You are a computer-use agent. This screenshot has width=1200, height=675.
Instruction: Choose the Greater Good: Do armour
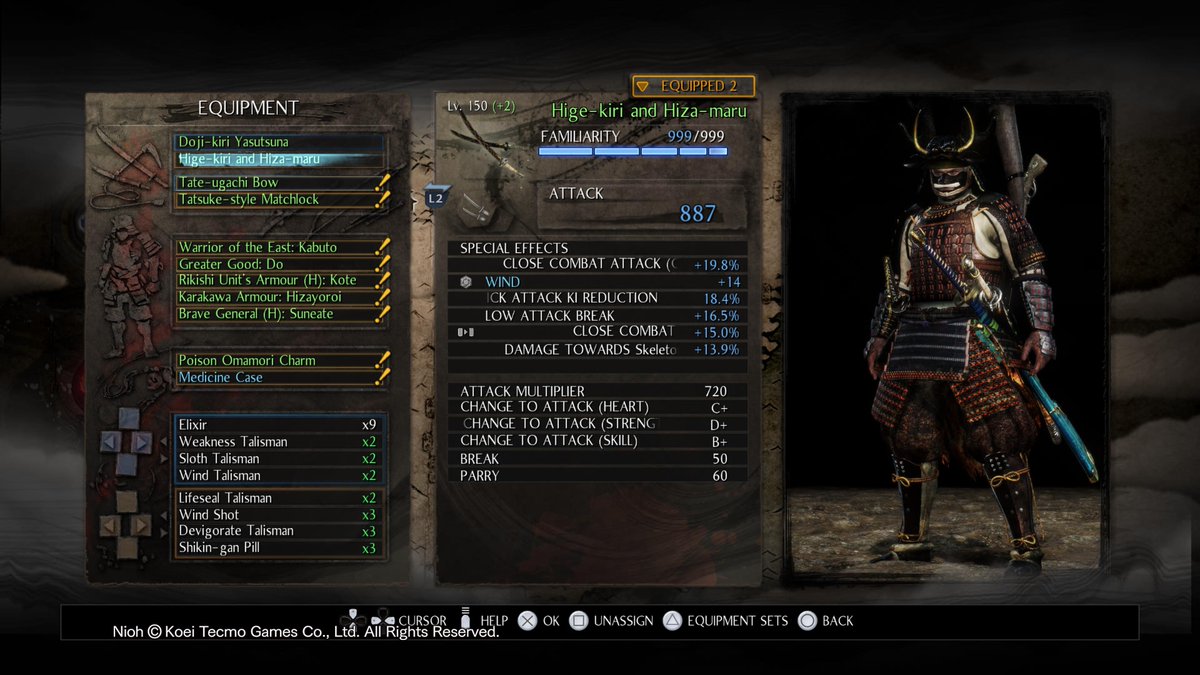click(x=279, y=264)
